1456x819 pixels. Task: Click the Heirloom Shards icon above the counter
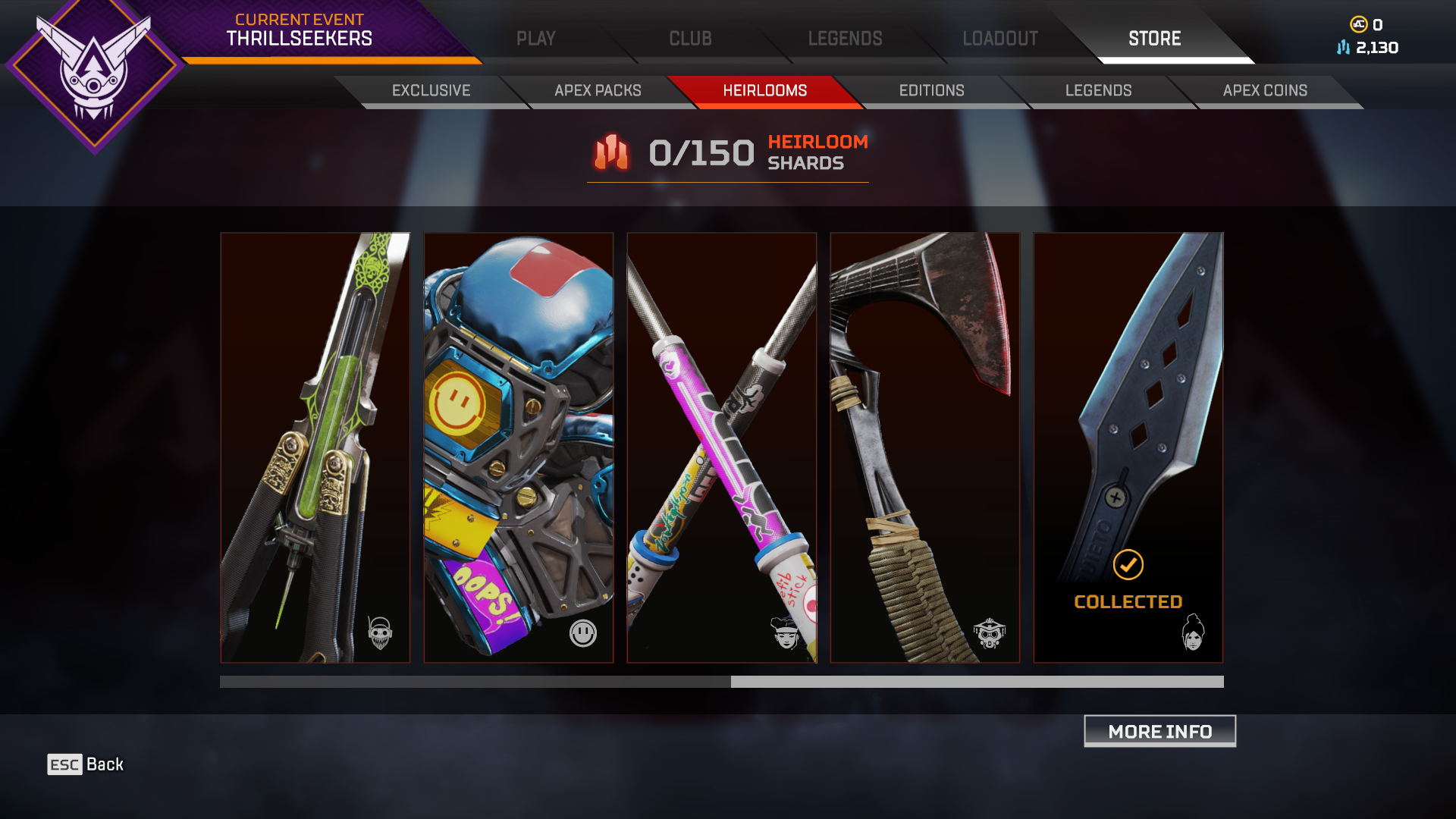point(611,153)
